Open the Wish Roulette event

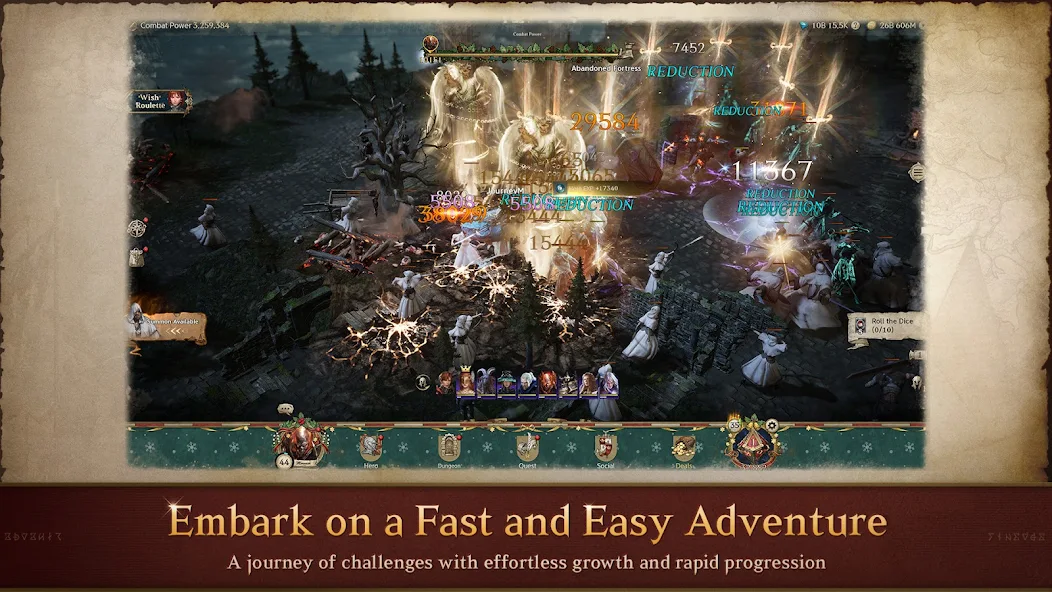click(160, 101)
